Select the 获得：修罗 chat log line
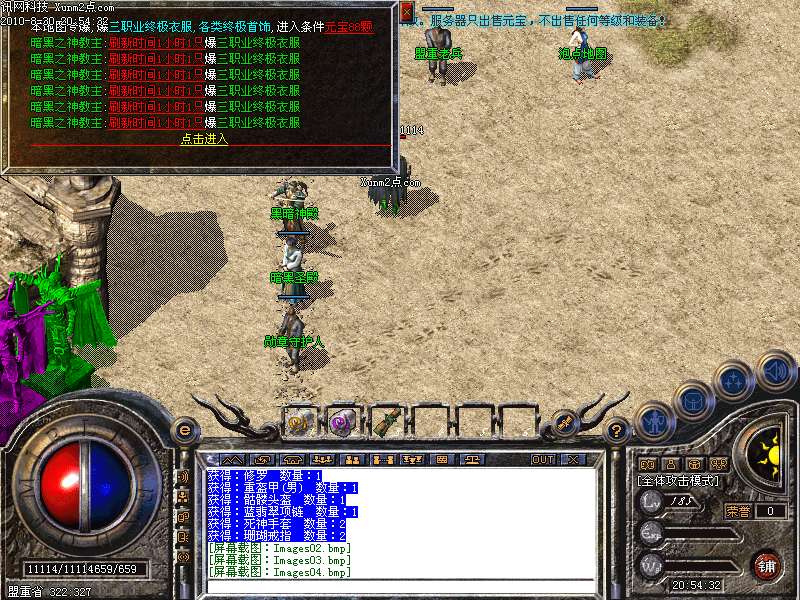Screen dimensions: 800x600 pos(264,475)
